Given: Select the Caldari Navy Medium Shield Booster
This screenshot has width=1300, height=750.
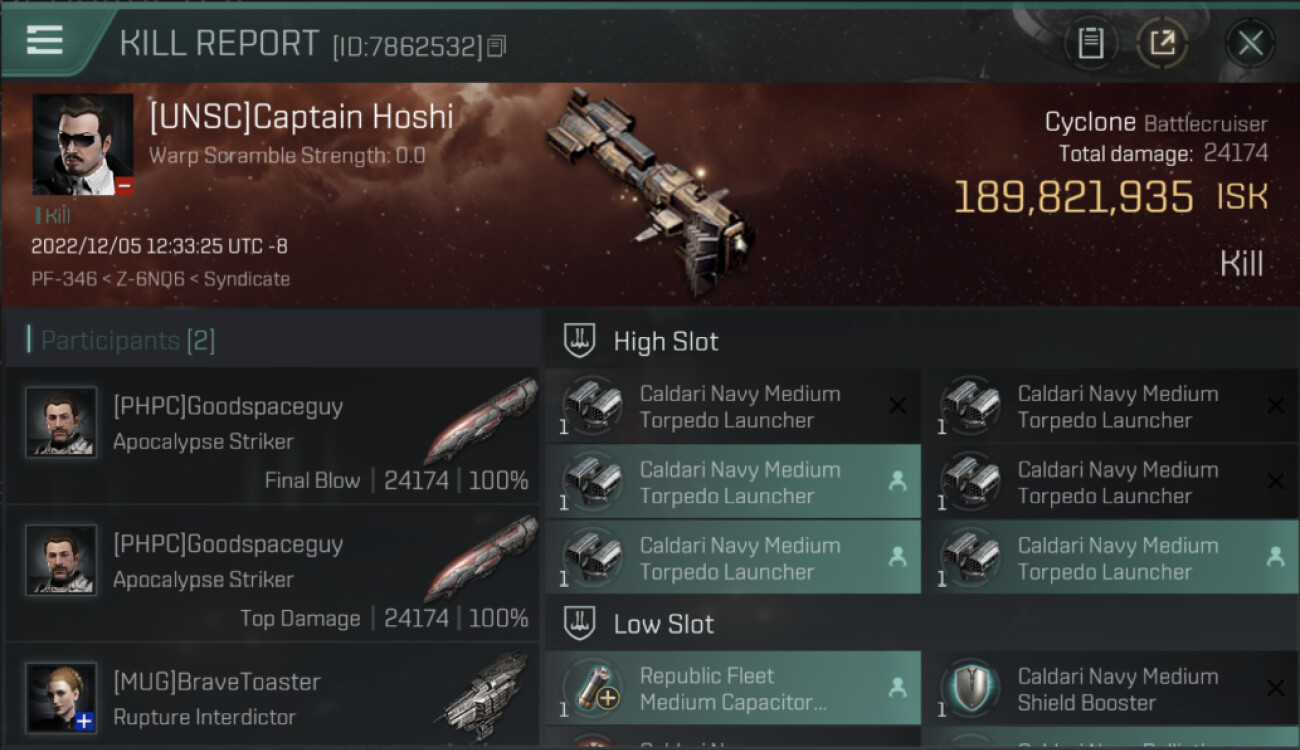Looking at the screenshot, I should point(1110,689).
